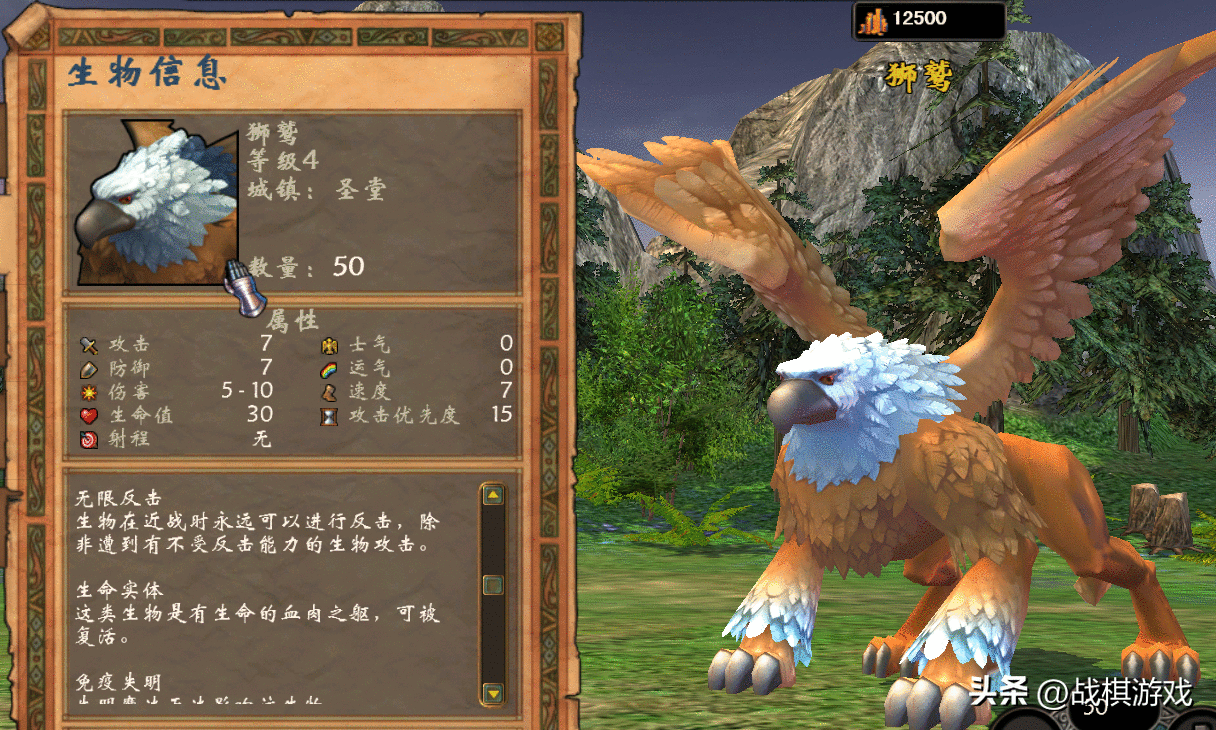Screen dimensions: 1216x730
Task: Click the abilities list scrollbar thumb
Action: [492, 585]
